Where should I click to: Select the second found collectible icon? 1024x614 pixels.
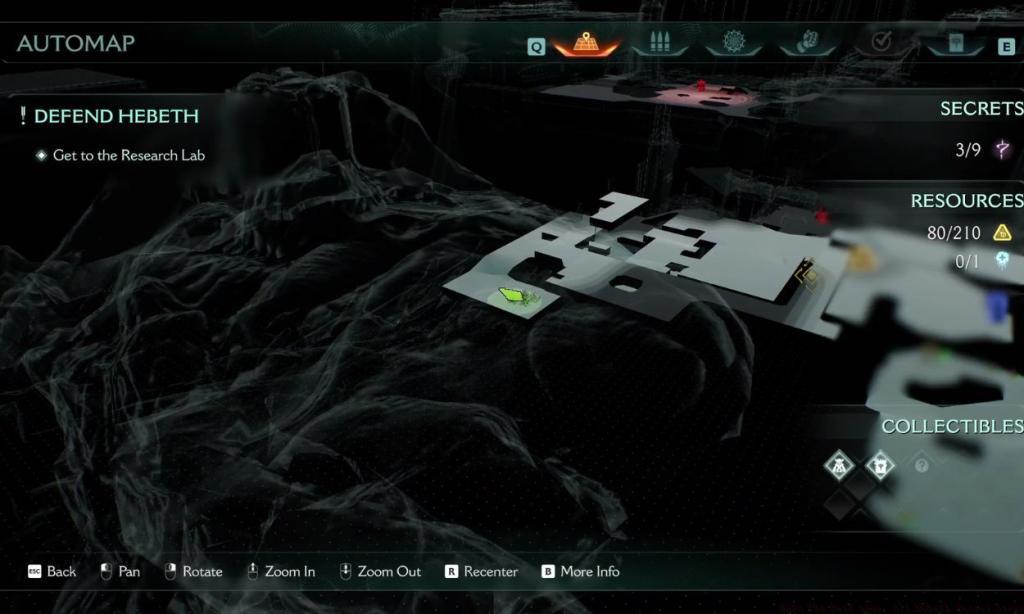[x=880, y=465]
